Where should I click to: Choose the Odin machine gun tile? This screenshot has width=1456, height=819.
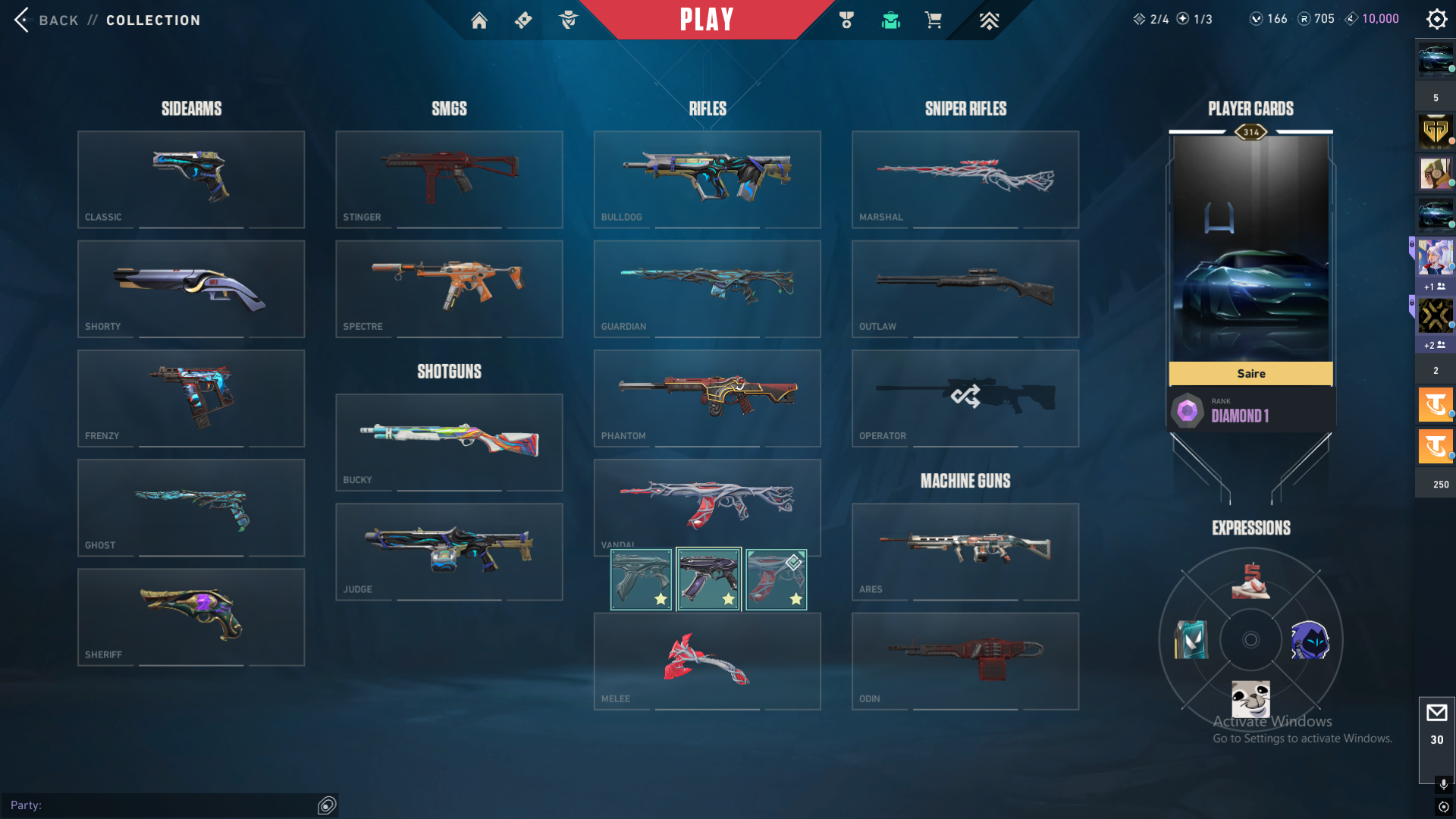965,661
